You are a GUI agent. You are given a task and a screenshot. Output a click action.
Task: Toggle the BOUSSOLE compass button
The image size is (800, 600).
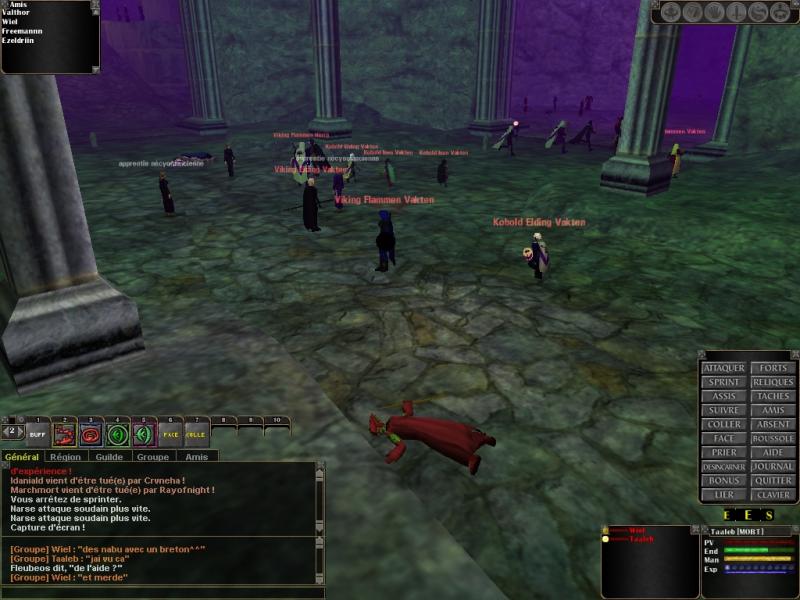point(773,438)
